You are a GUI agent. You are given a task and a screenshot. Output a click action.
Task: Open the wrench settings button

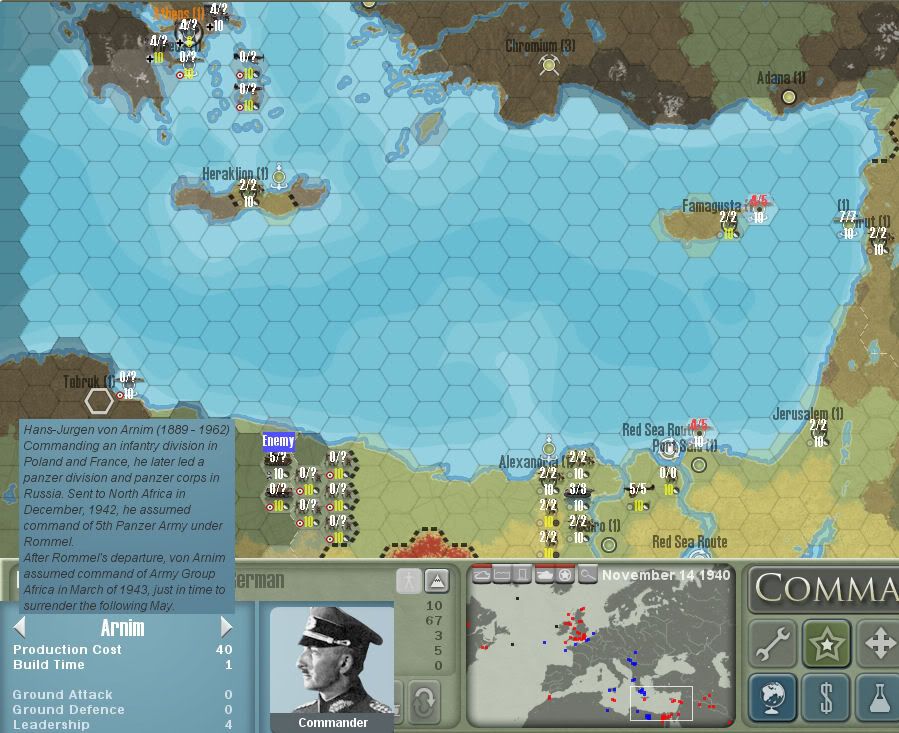tap(773, 643)
